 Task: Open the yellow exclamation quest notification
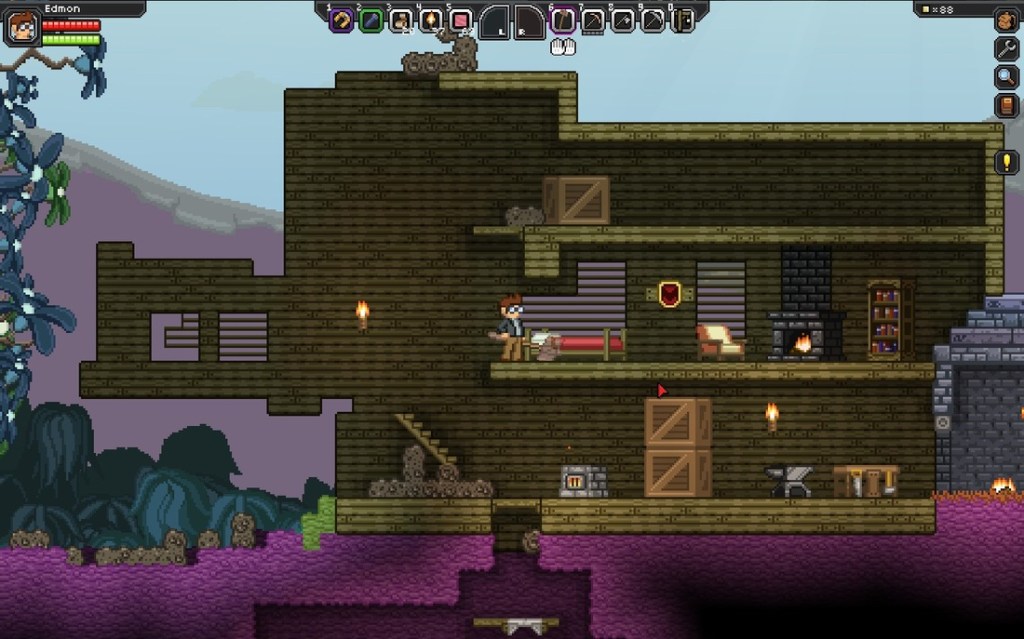pos(1006,162)
